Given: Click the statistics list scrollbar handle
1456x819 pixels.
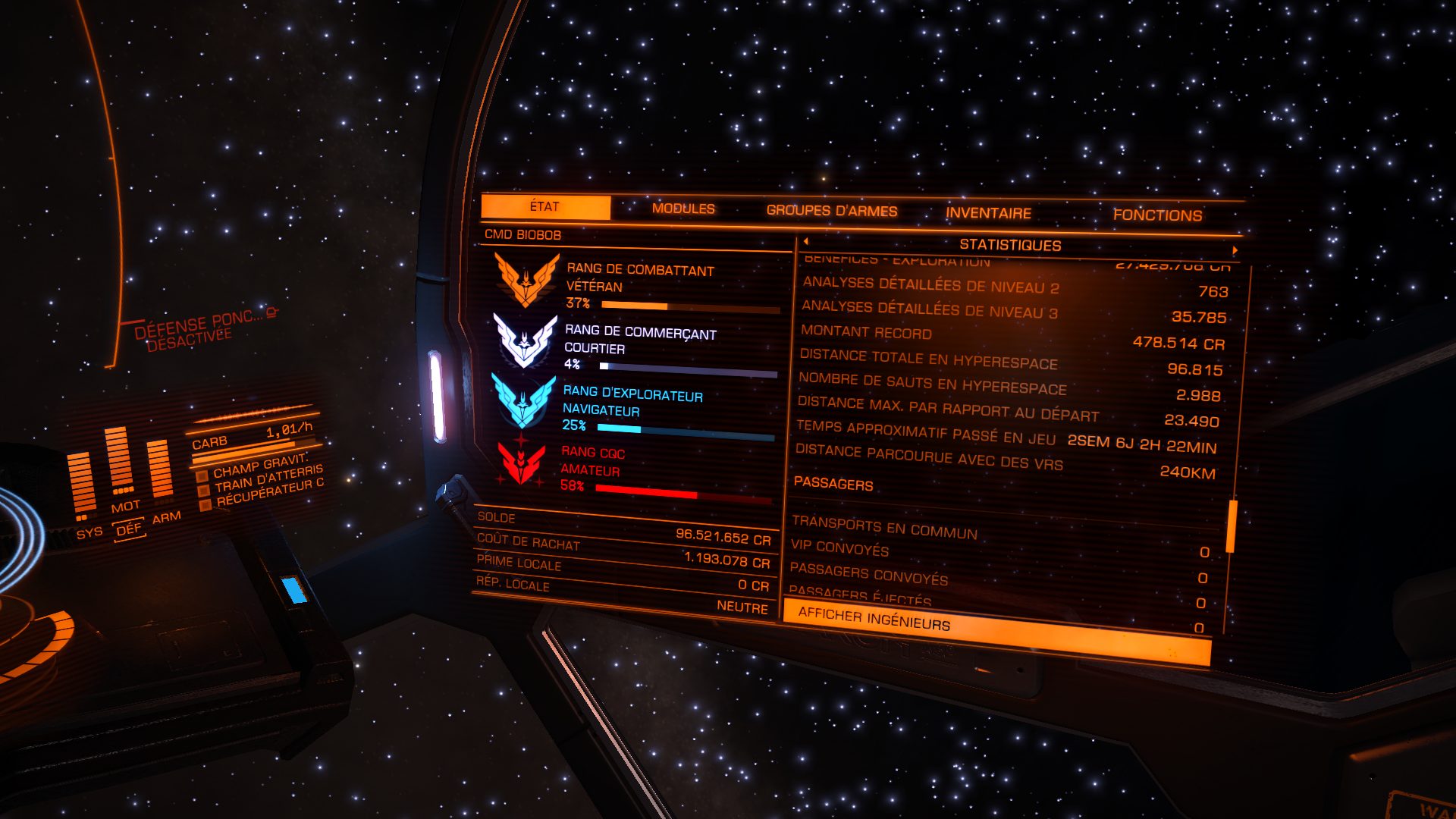Looking at the screenshot, I should click(x=1232, y=526).
